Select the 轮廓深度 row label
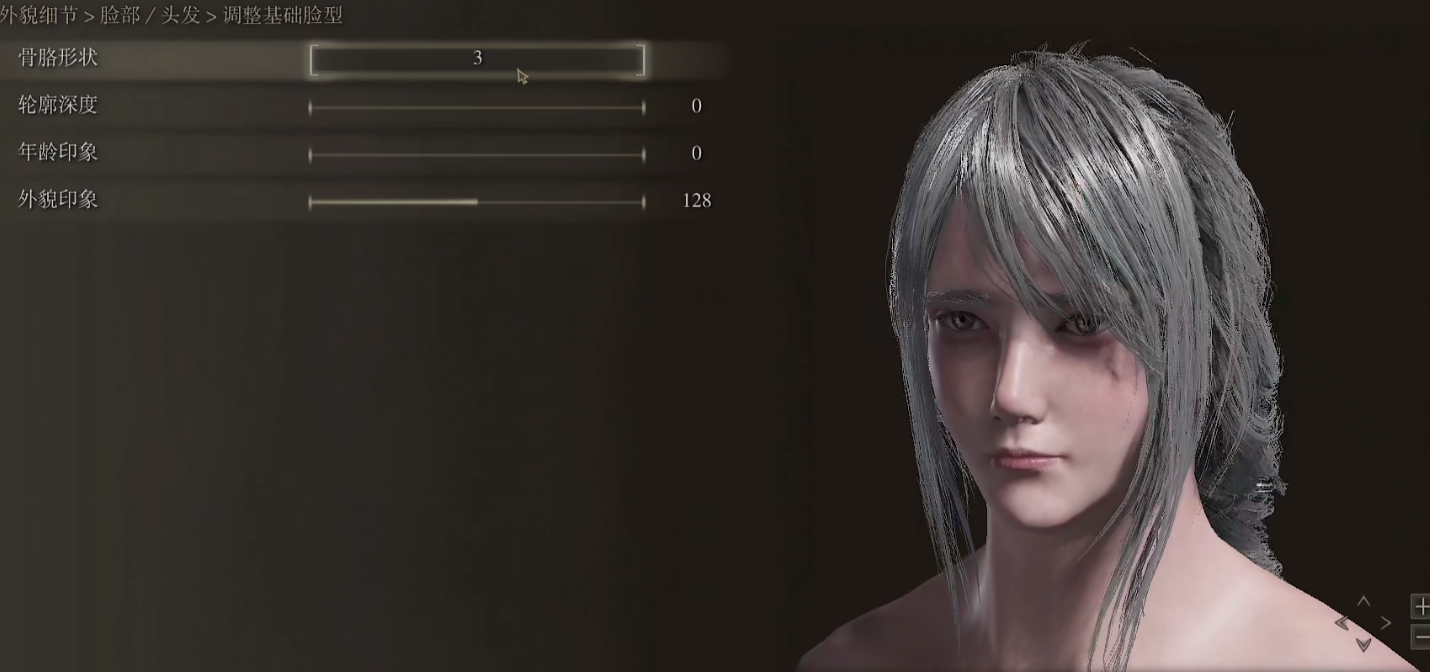The width and height of the screenshot is (1430, 672). pyautogui.click(x=58, y=105)
